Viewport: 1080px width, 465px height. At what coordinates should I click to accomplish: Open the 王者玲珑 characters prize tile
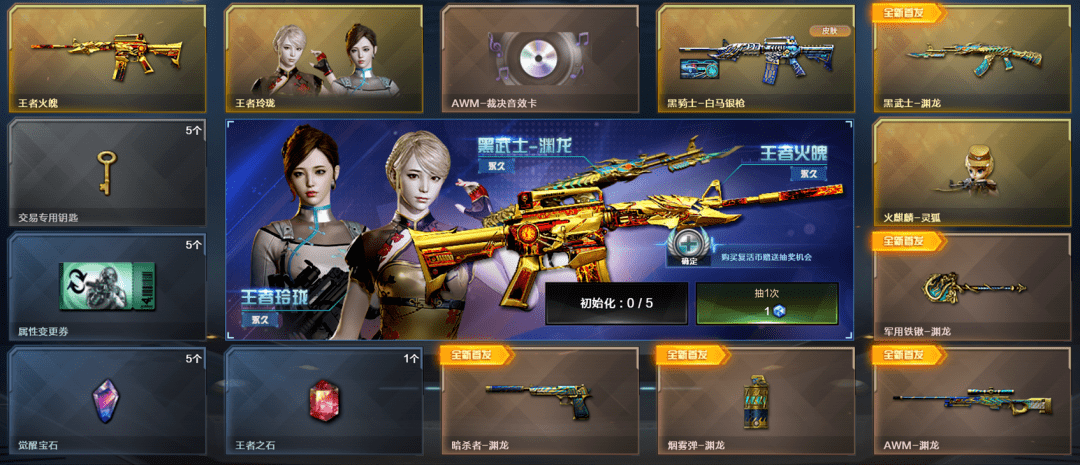pos(323,58)
